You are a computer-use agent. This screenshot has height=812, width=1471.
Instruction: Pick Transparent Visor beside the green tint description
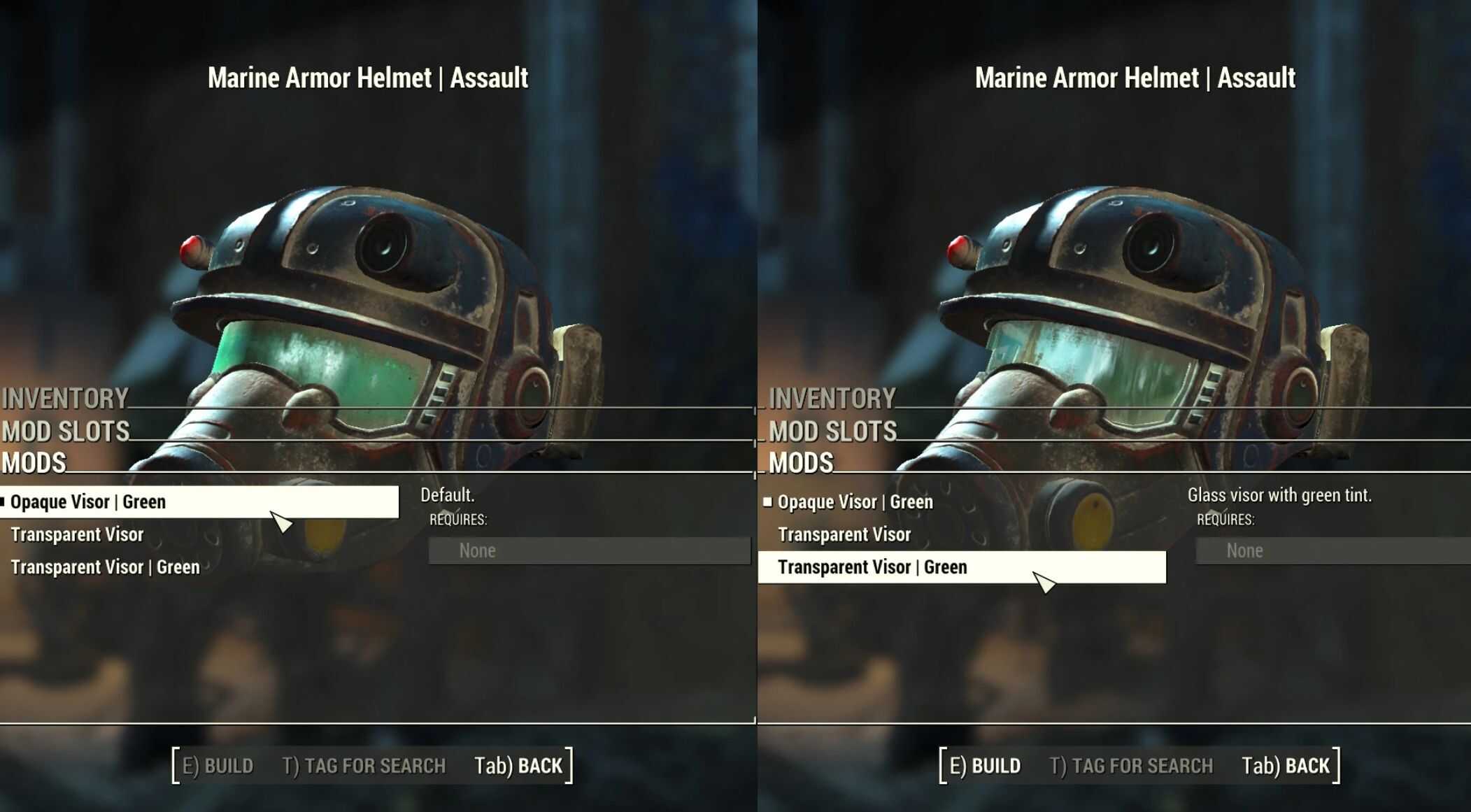click(844, 535)
